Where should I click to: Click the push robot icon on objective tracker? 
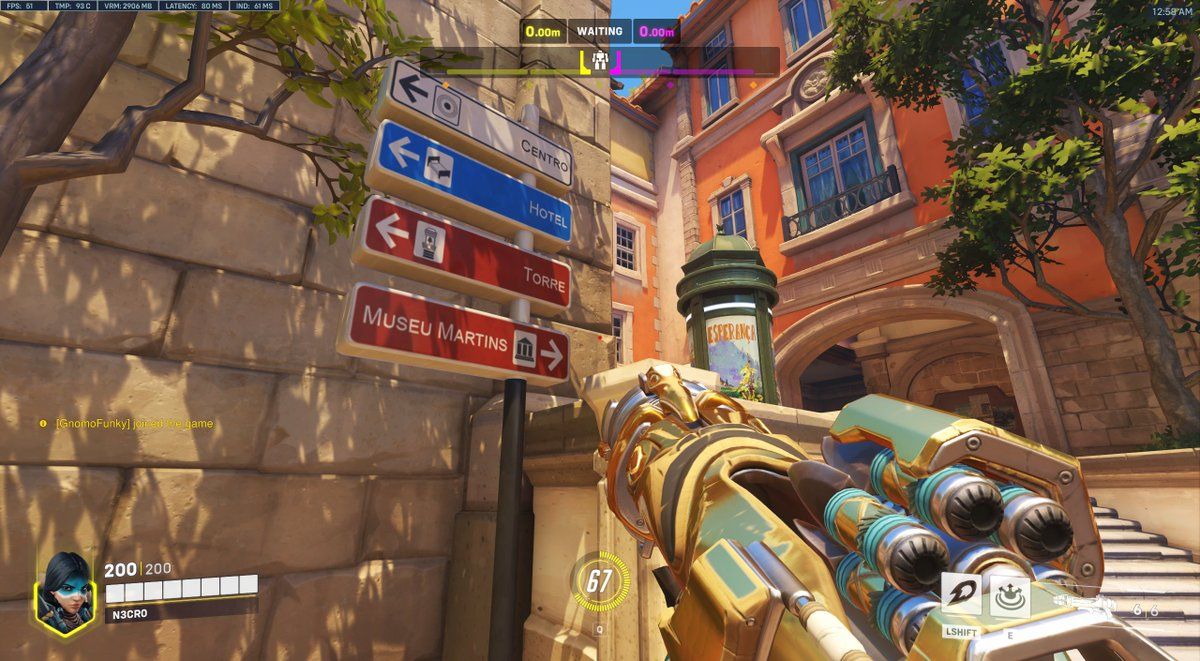[600, 62]
